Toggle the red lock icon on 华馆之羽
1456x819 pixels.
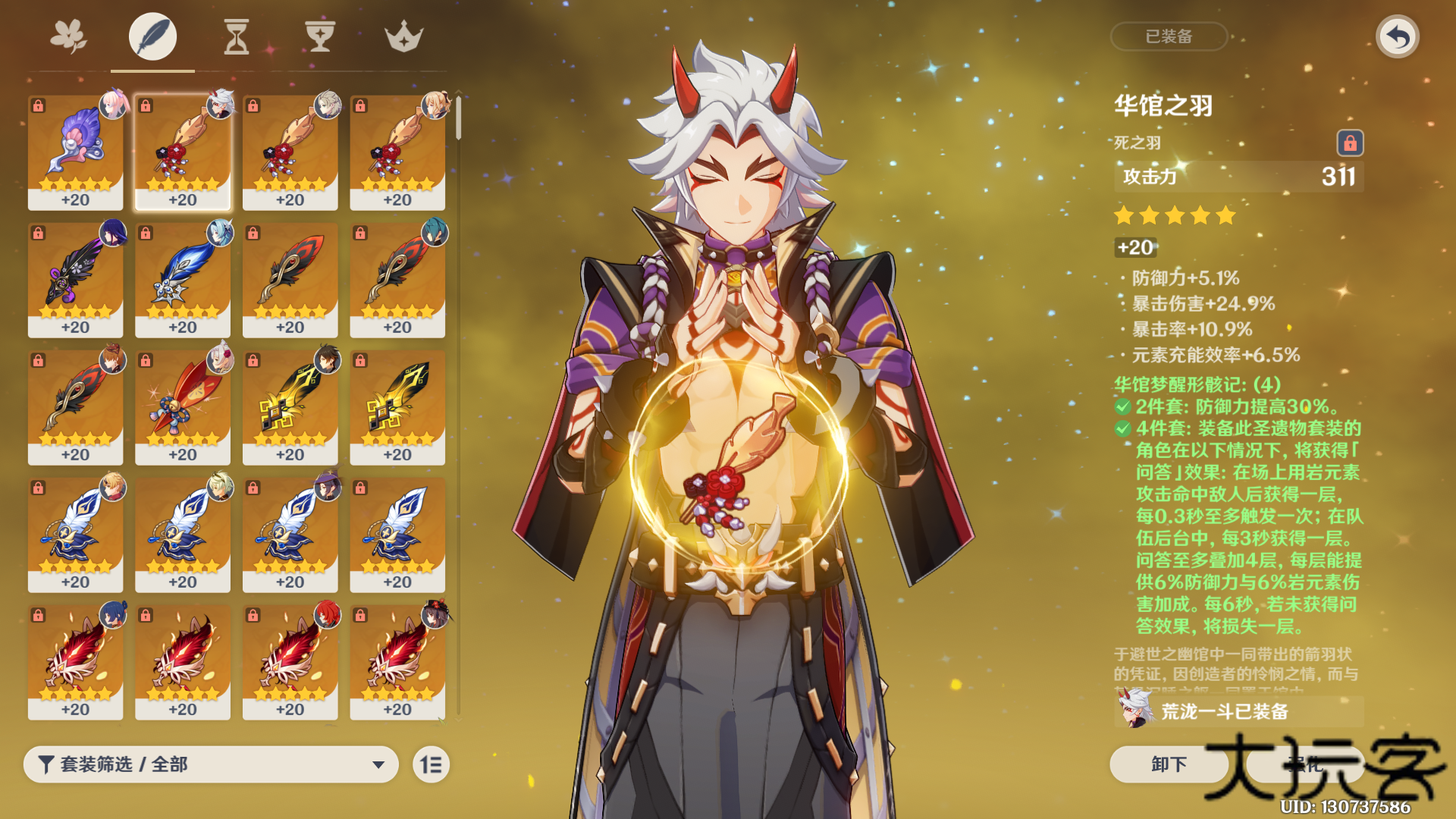click(x=1350, y=143)
